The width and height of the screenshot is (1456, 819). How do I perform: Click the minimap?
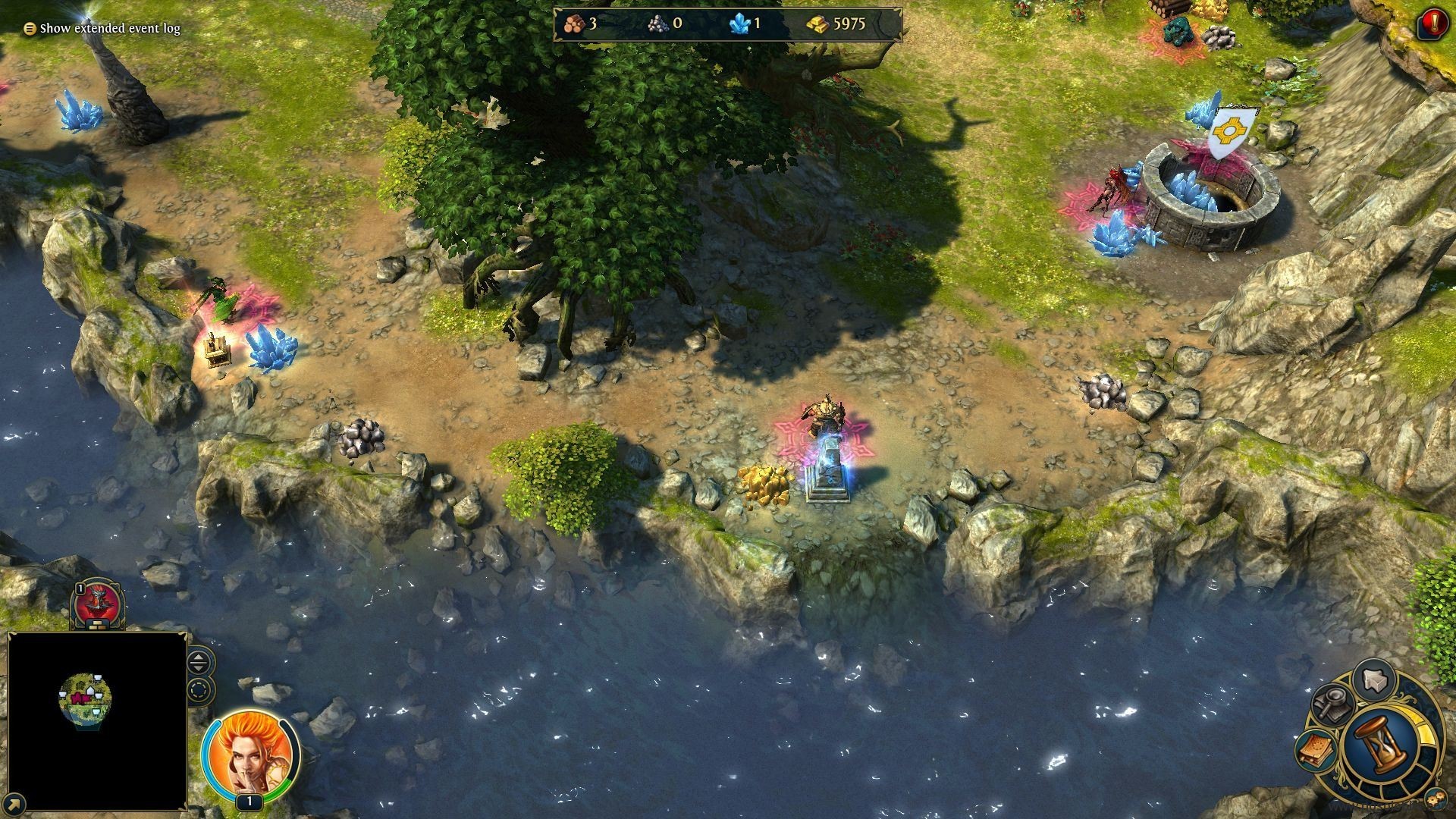97,720
